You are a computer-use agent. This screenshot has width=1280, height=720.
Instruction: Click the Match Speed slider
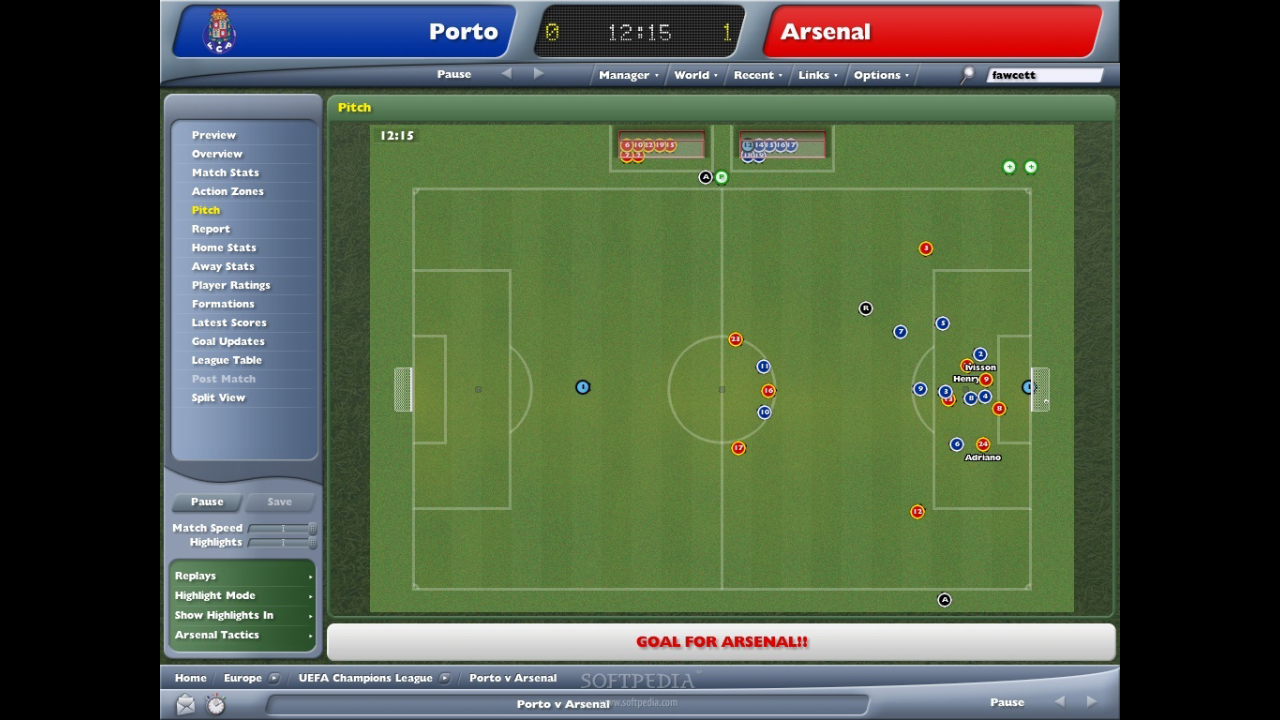coord(283,528)
